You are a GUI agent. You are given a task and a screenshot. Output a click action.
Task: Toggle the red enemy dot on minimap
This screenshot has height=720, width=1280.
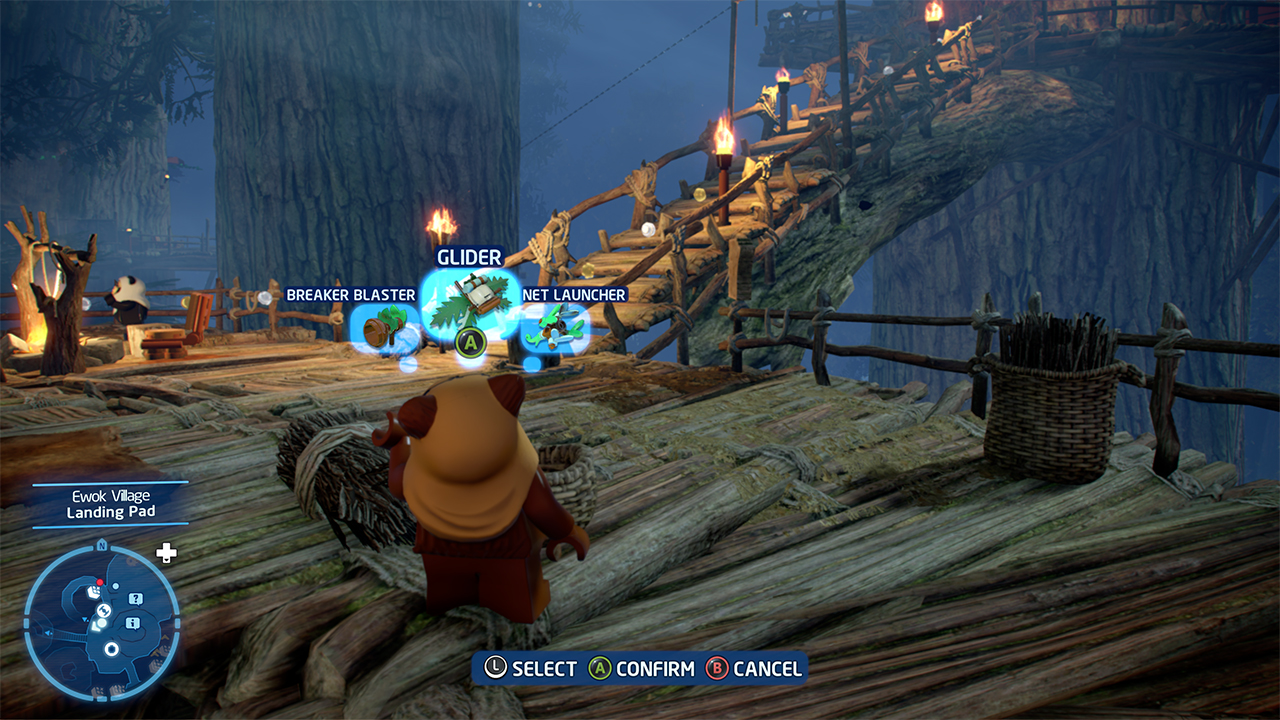100,582
